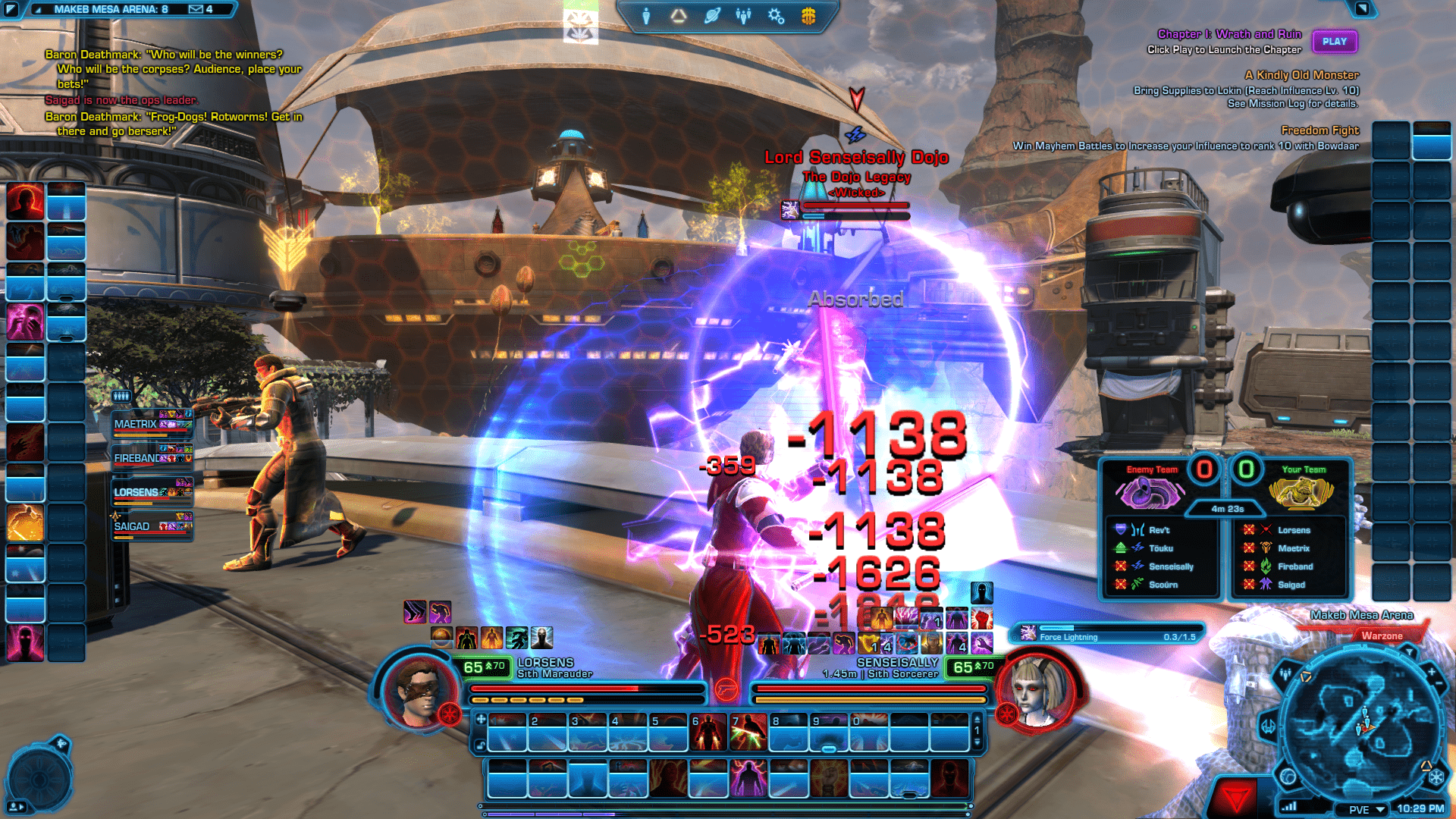Click PLAY to launch the chapter

(x=1334, y=42)
